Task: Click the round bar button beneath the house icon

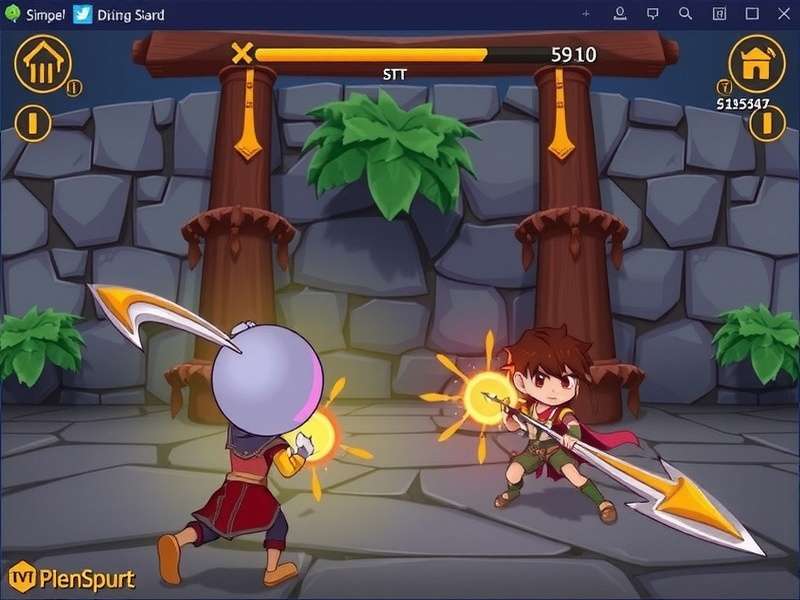Action: (767, 123)
